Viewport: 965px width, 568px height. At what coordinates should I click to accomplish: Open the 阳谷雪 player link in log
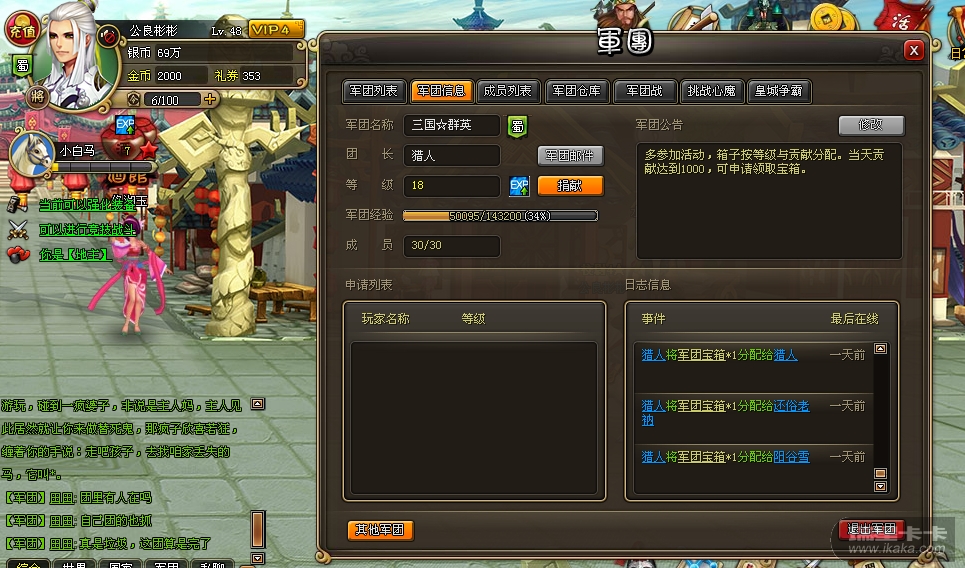point(791,456)
